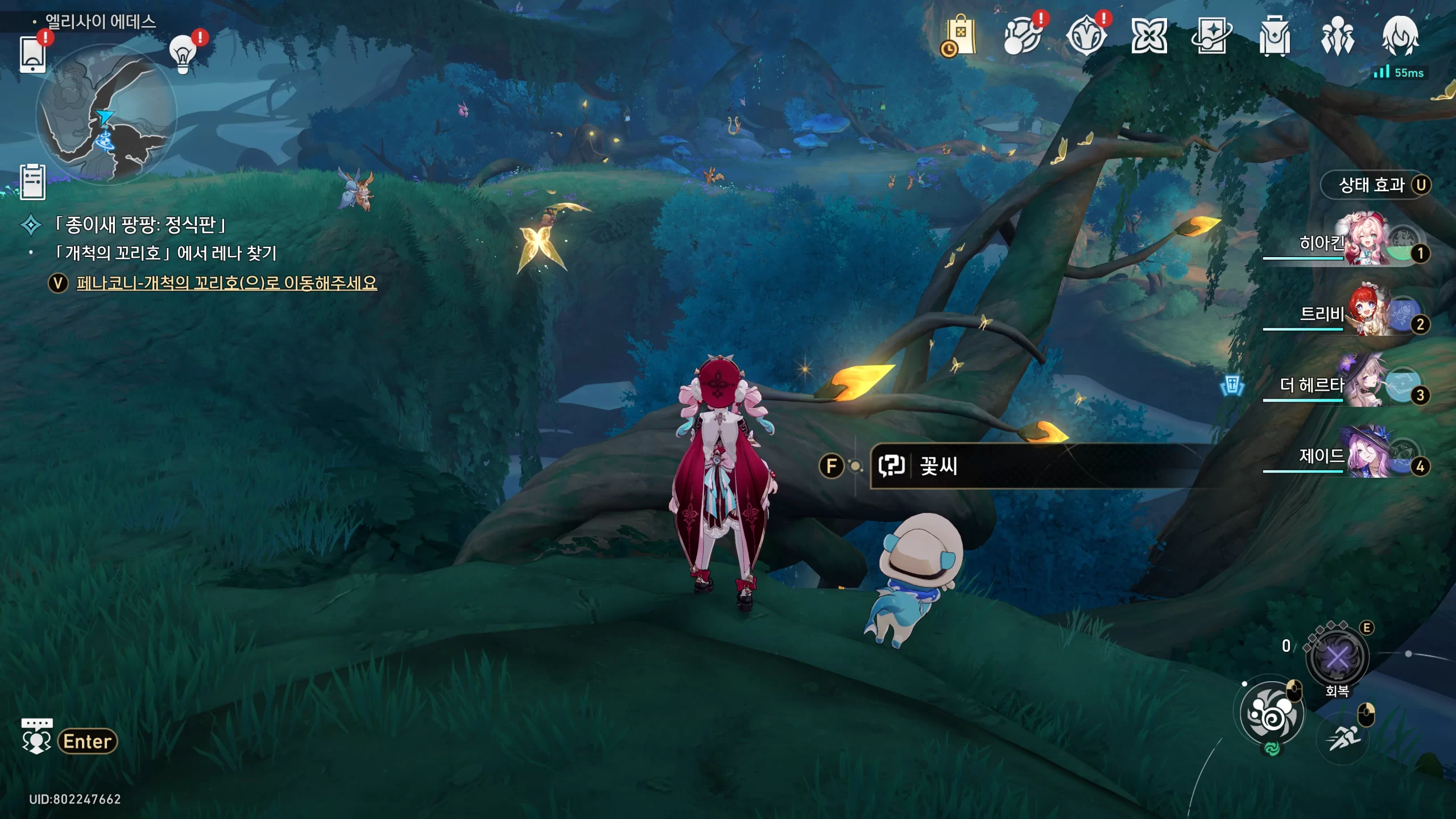Open the star card guide icon
The image size is (1456, 819).
(x=1211, y=36)
